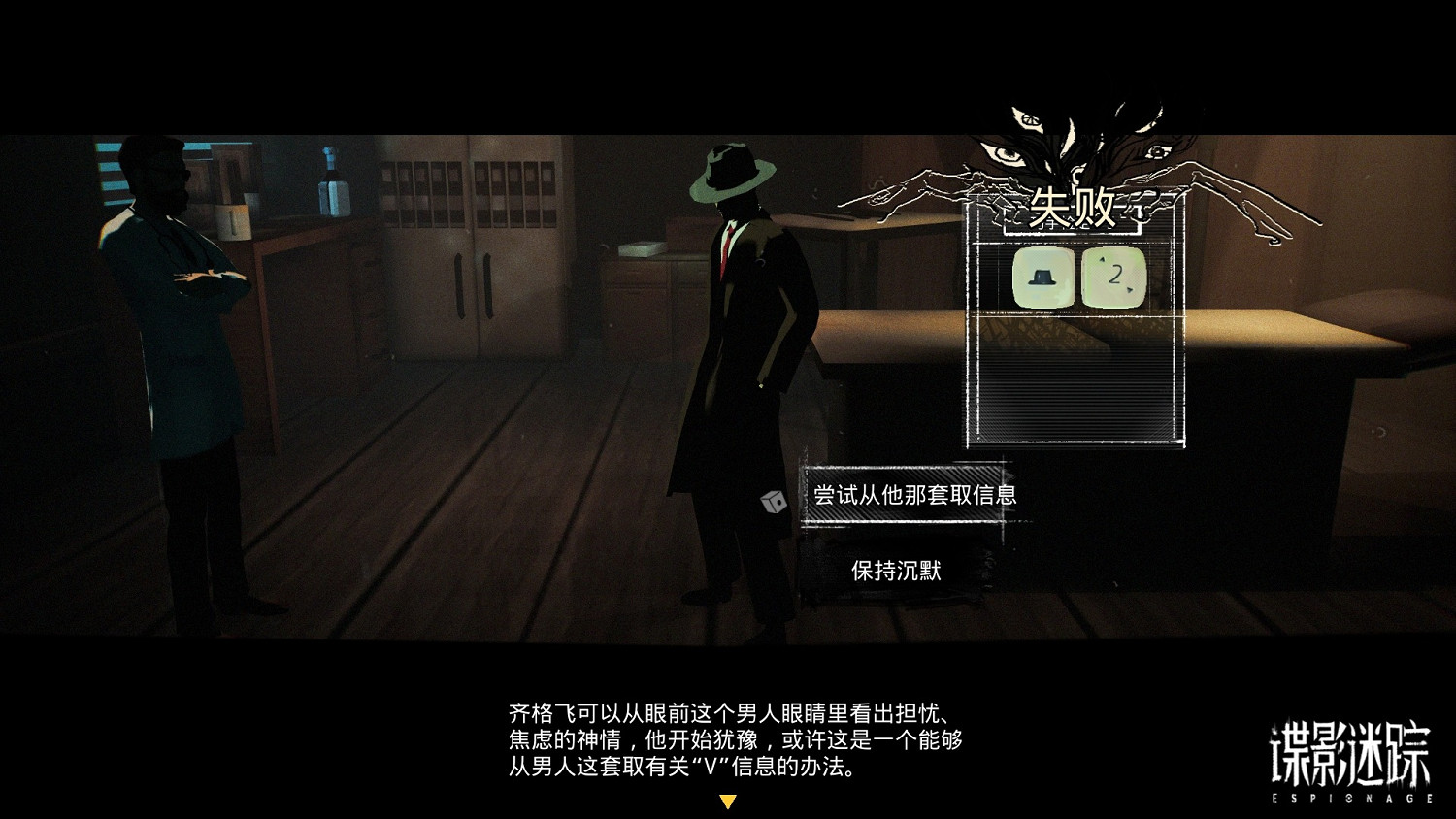
Task: Click the 失败 failure title
Action: (1073, 206)
